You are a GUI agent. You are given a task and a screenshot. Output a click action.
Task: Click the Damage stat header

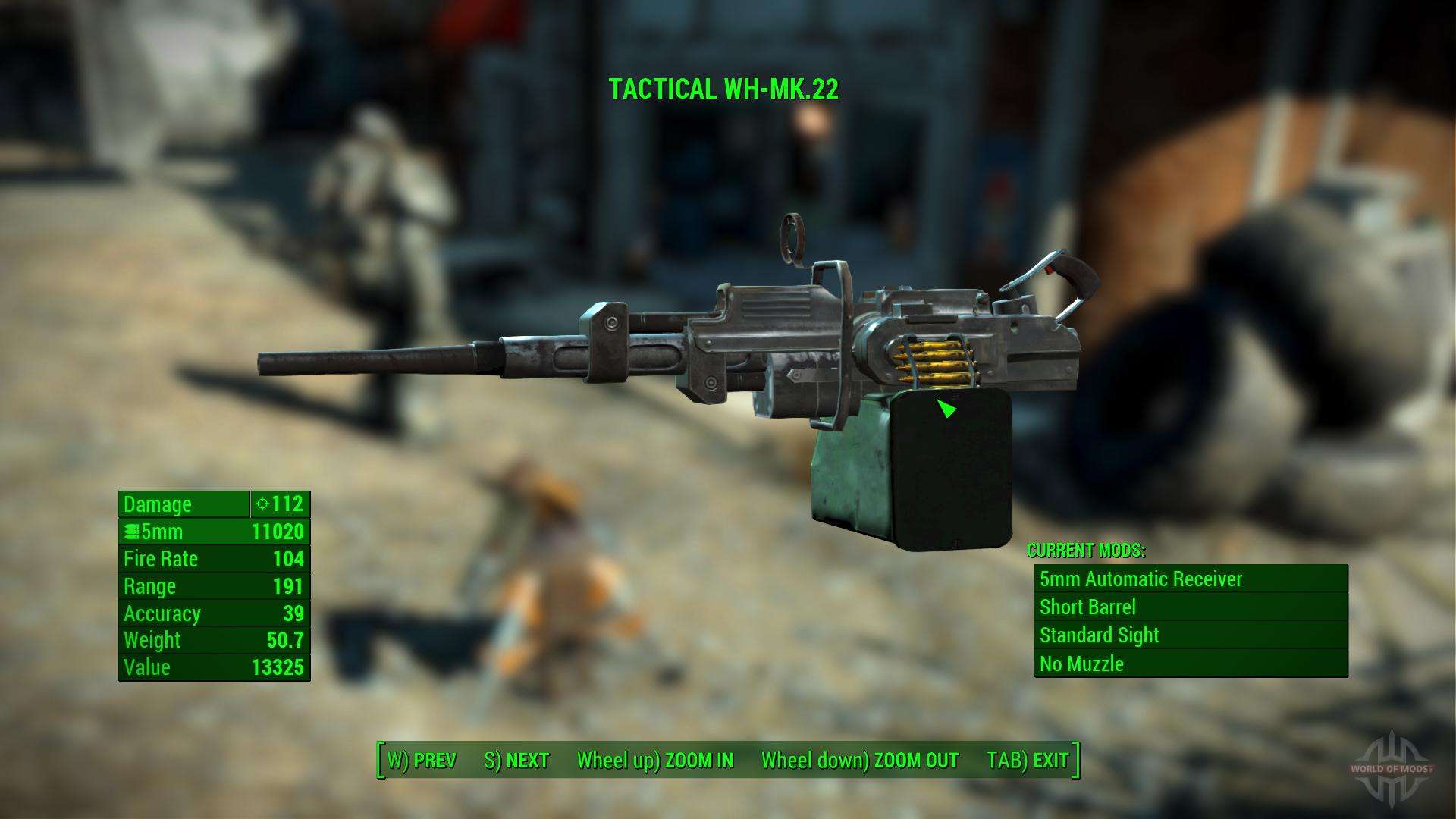pos(159,504)
